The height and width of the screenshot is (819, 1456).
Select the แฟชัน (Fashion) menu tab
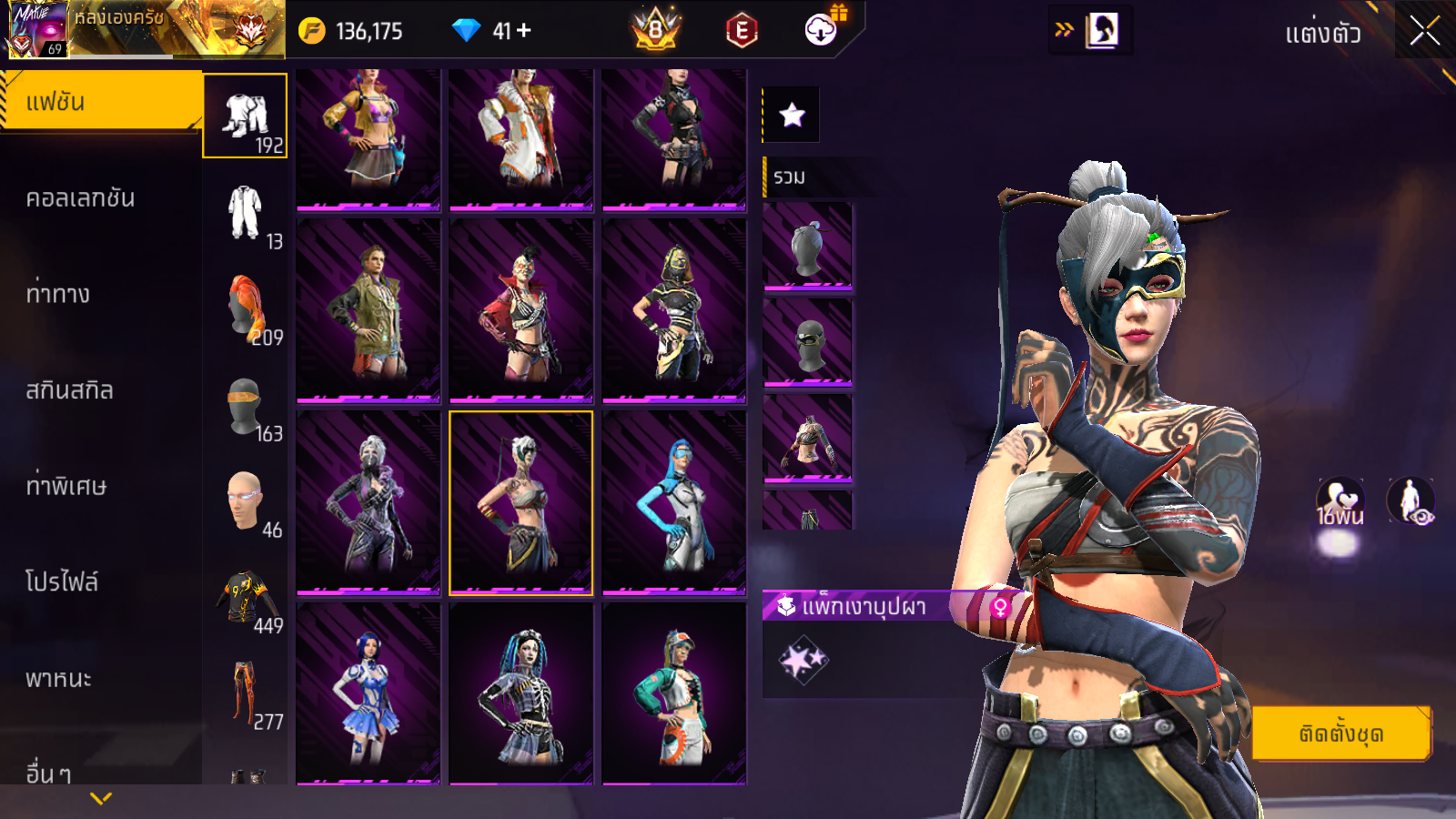point(100,102)
